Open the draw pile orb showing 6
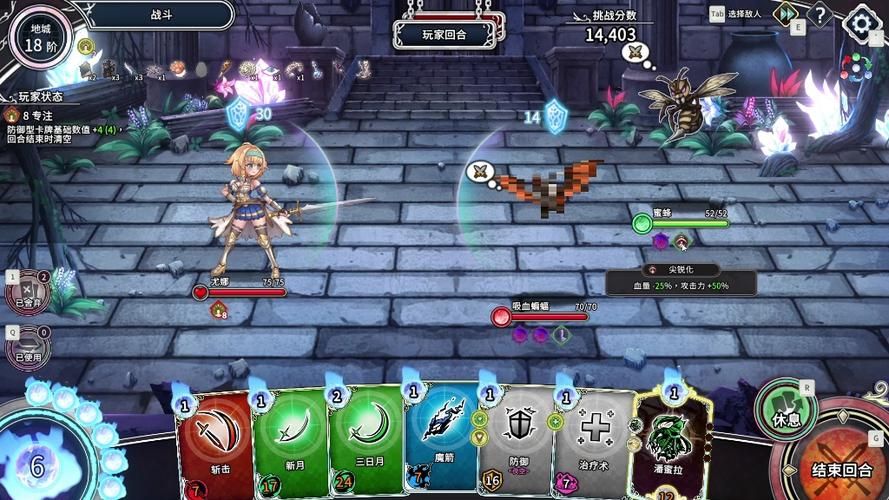This screenshot has height=500, width=889. [38, 463]
